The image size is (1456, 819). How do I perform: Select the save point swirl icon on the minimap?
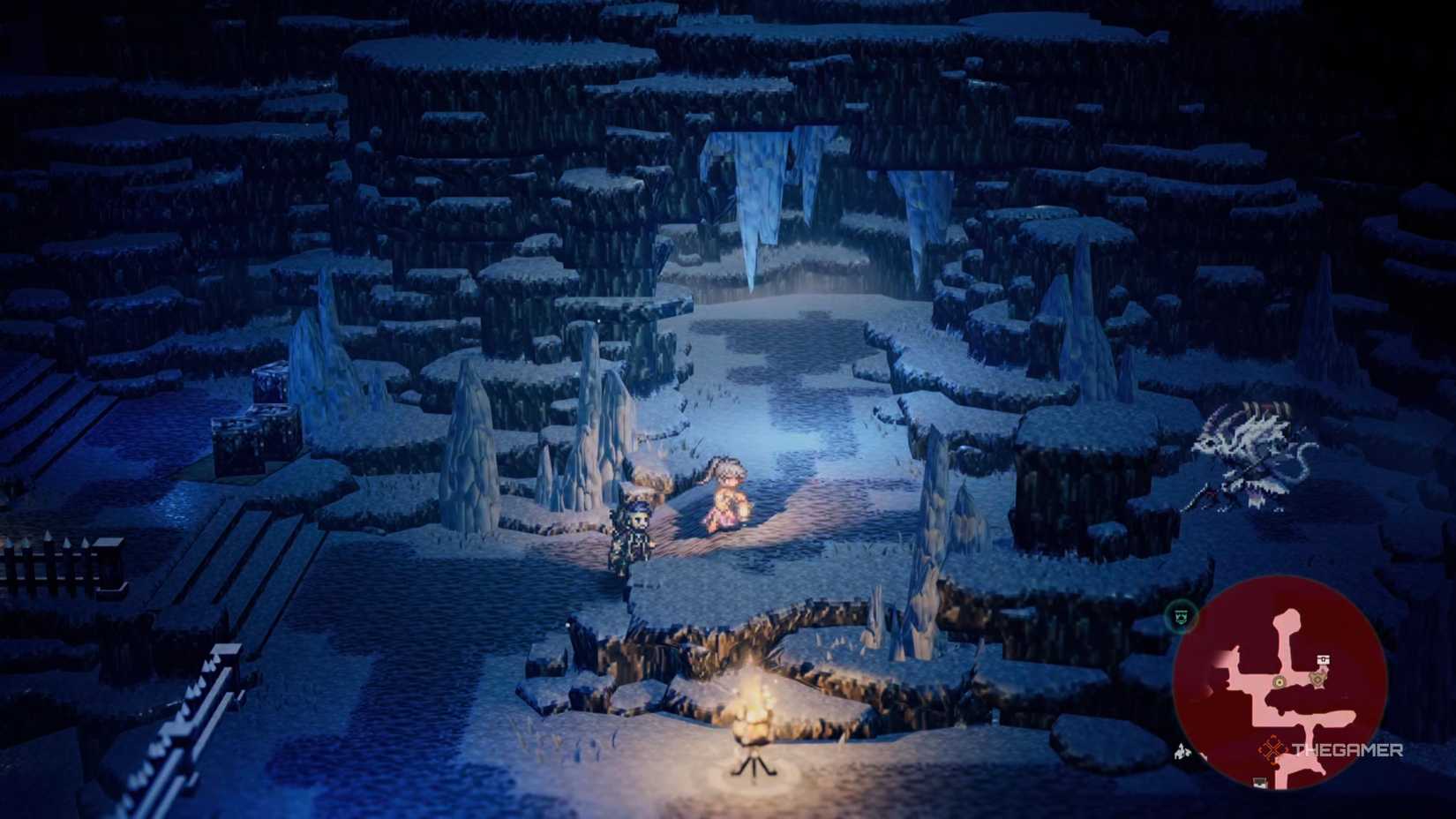(1318, 679)
